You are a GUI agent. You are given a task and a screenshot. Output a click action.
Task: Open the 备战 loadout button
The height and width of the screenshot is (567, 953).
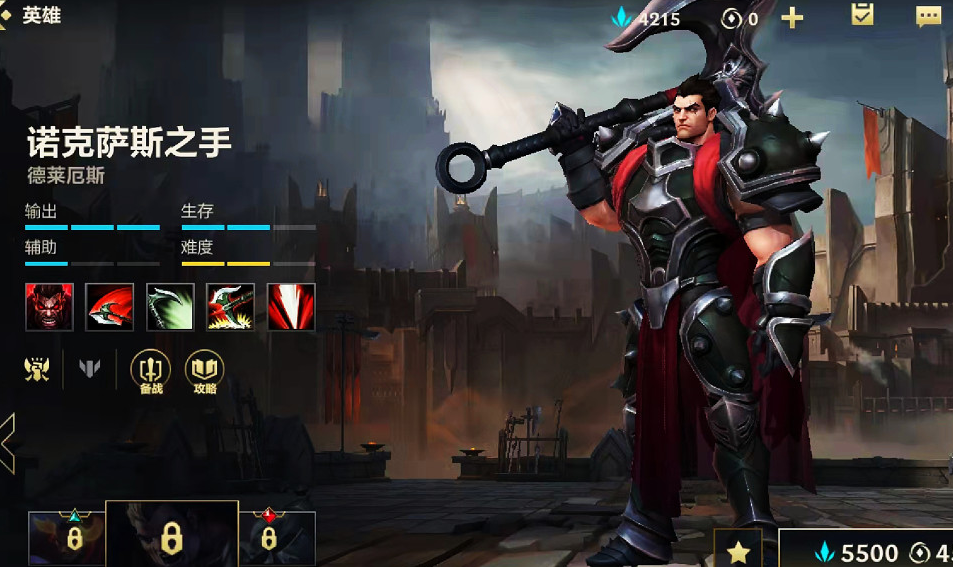point(150,372)
